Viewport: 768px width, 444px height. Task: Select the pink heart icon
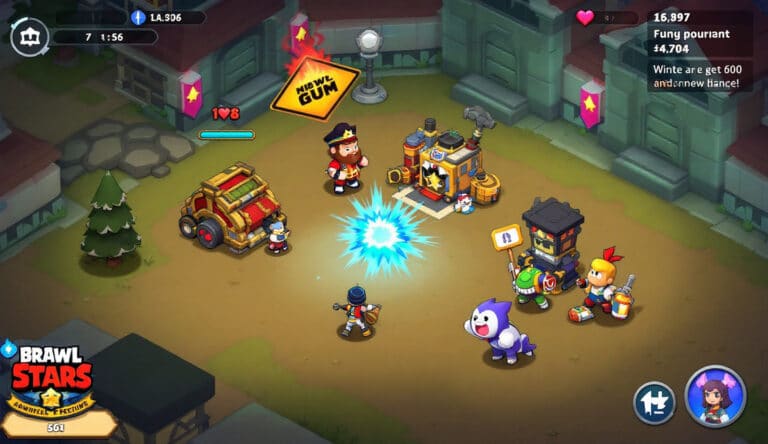pyautogui.click(x=586, y=17)
